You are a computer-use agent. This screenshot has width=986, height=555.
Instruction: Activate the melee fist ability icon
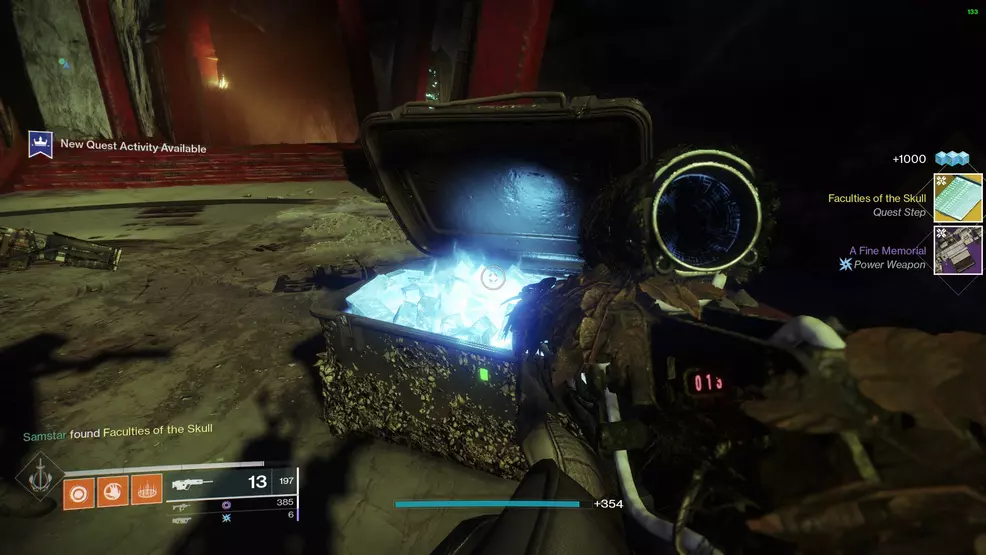(x=112, y=490)
